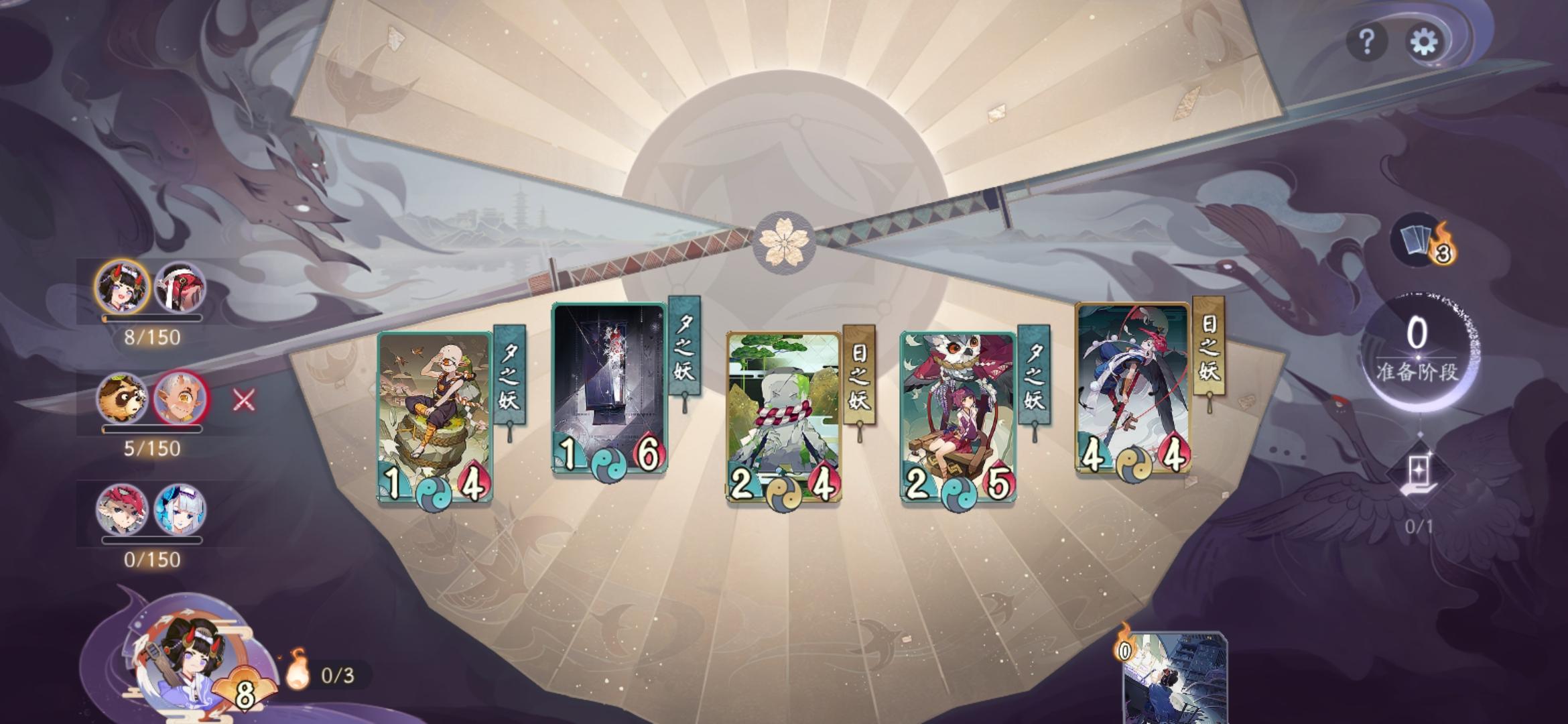Open the settings gear at top right
The image size is (1568, 724).
1425,42
